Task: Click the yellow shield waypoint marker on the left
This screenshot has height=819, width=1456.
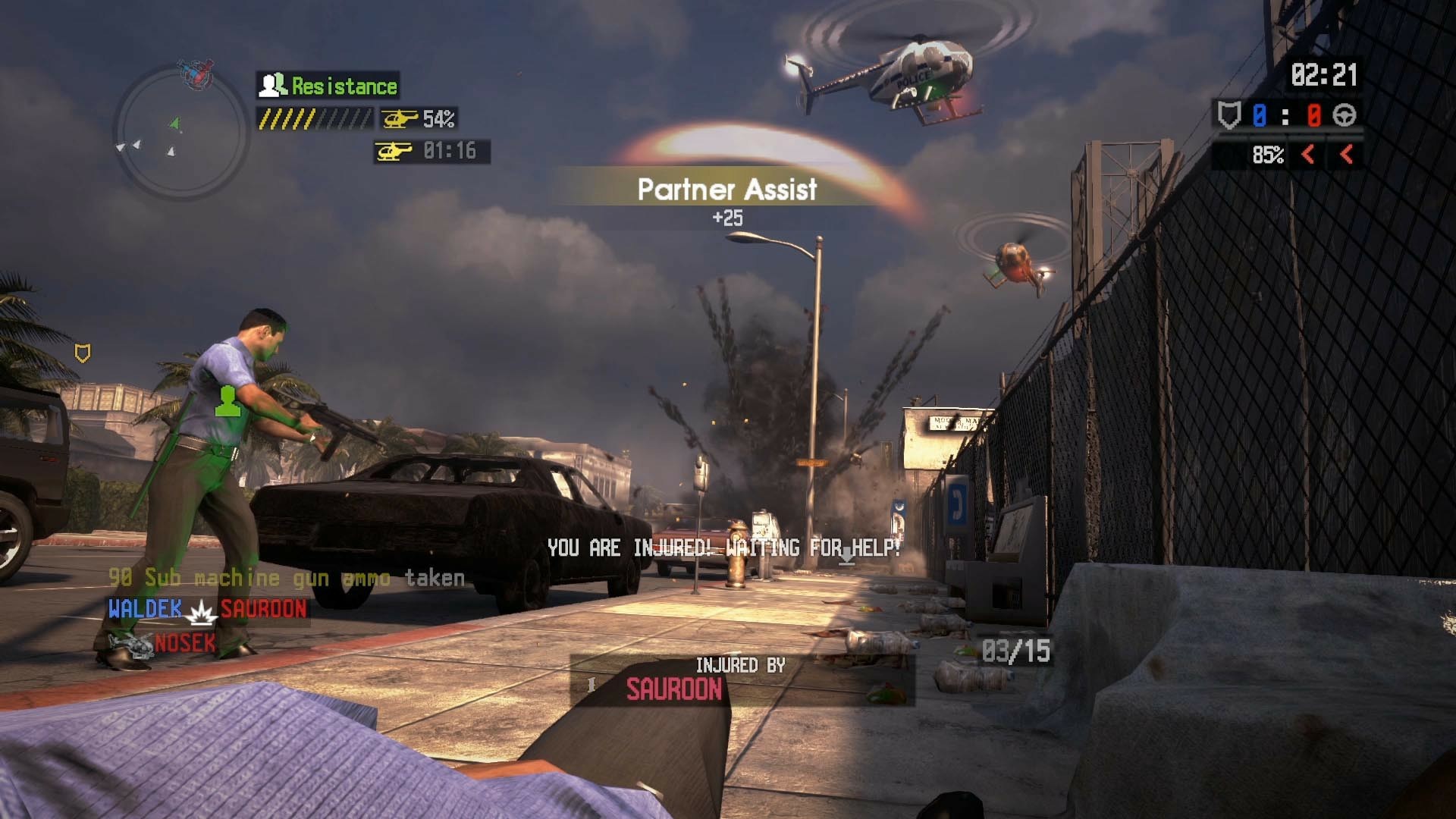Action: pyautogui.click(x=83, y=351)
